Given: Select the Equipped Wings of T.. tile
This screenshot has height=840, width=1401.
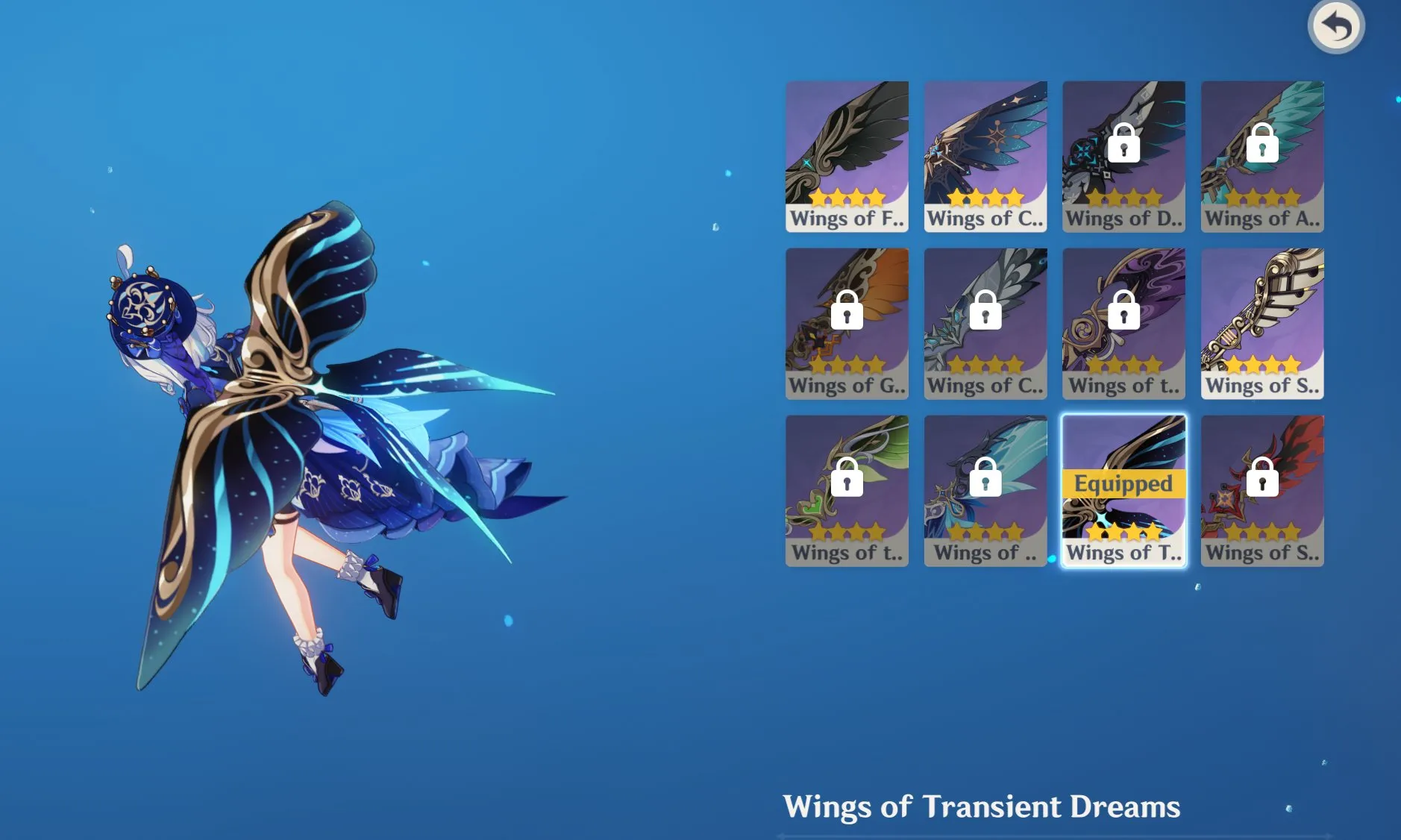Looking at the screenshot, I should [x=1123, y=491].
